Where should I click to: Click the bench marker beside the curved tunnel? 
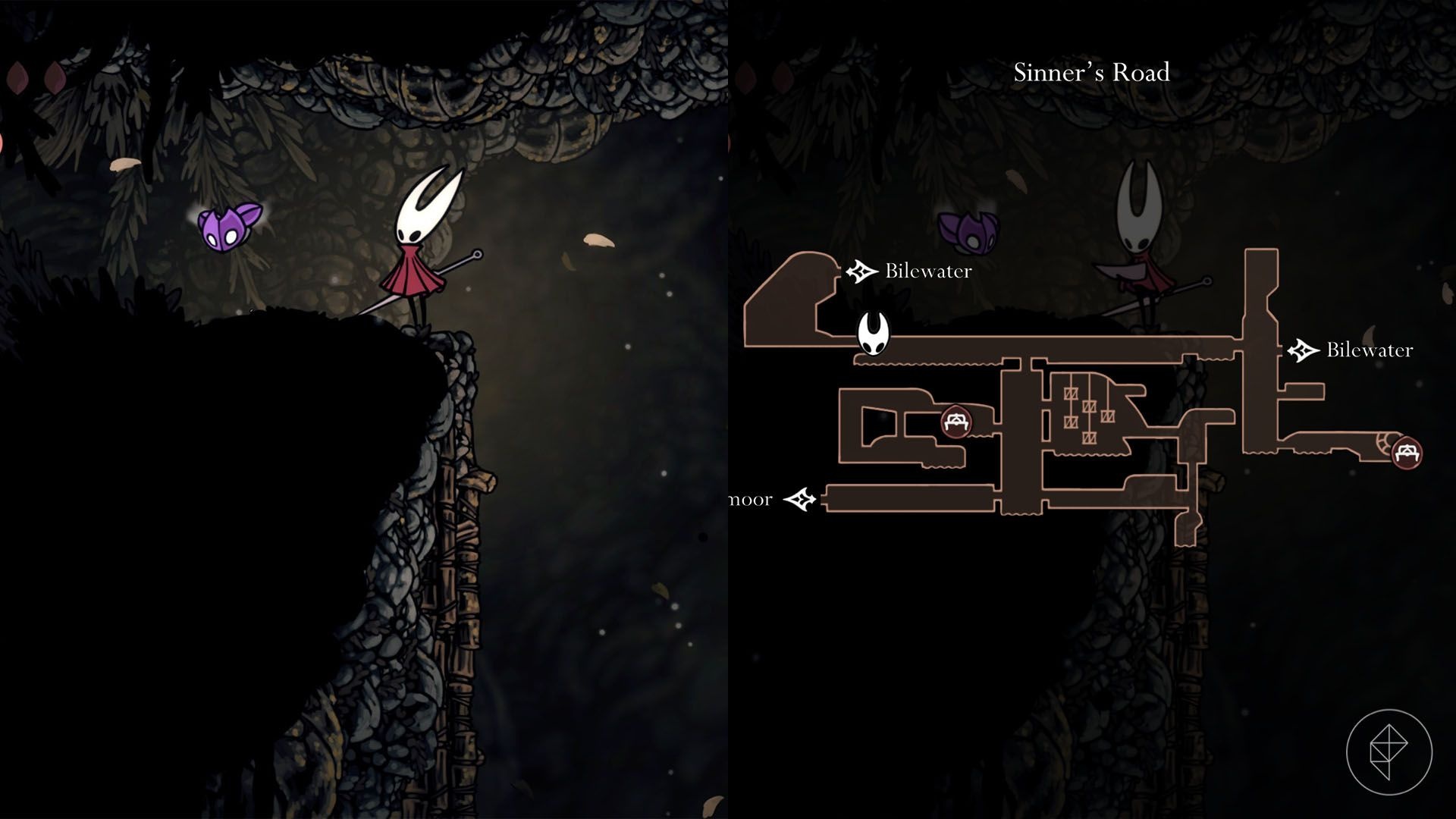(1407, 453)
